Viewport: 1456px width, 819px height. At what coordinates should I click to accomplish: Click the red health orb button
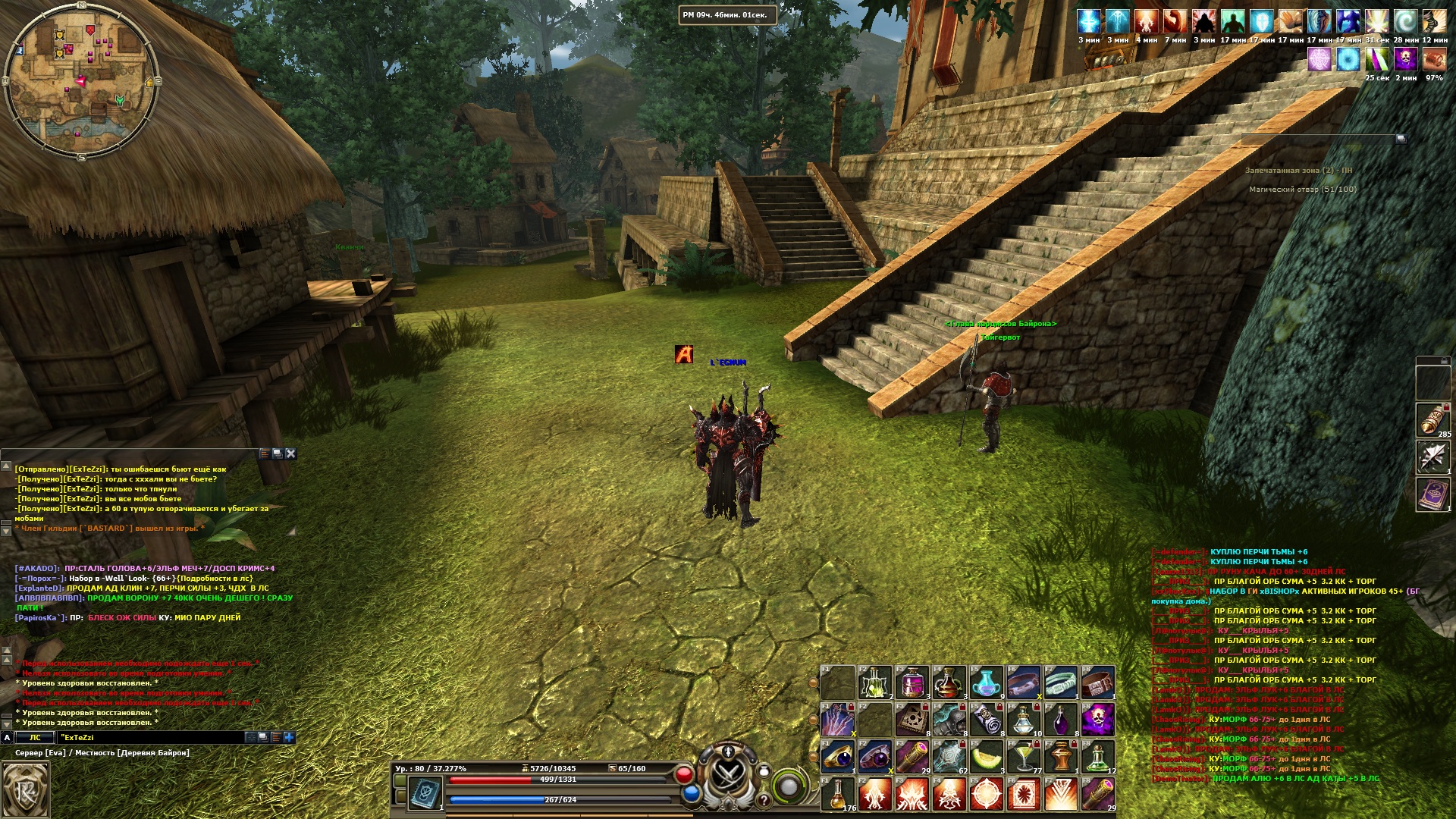pos(684,775)
